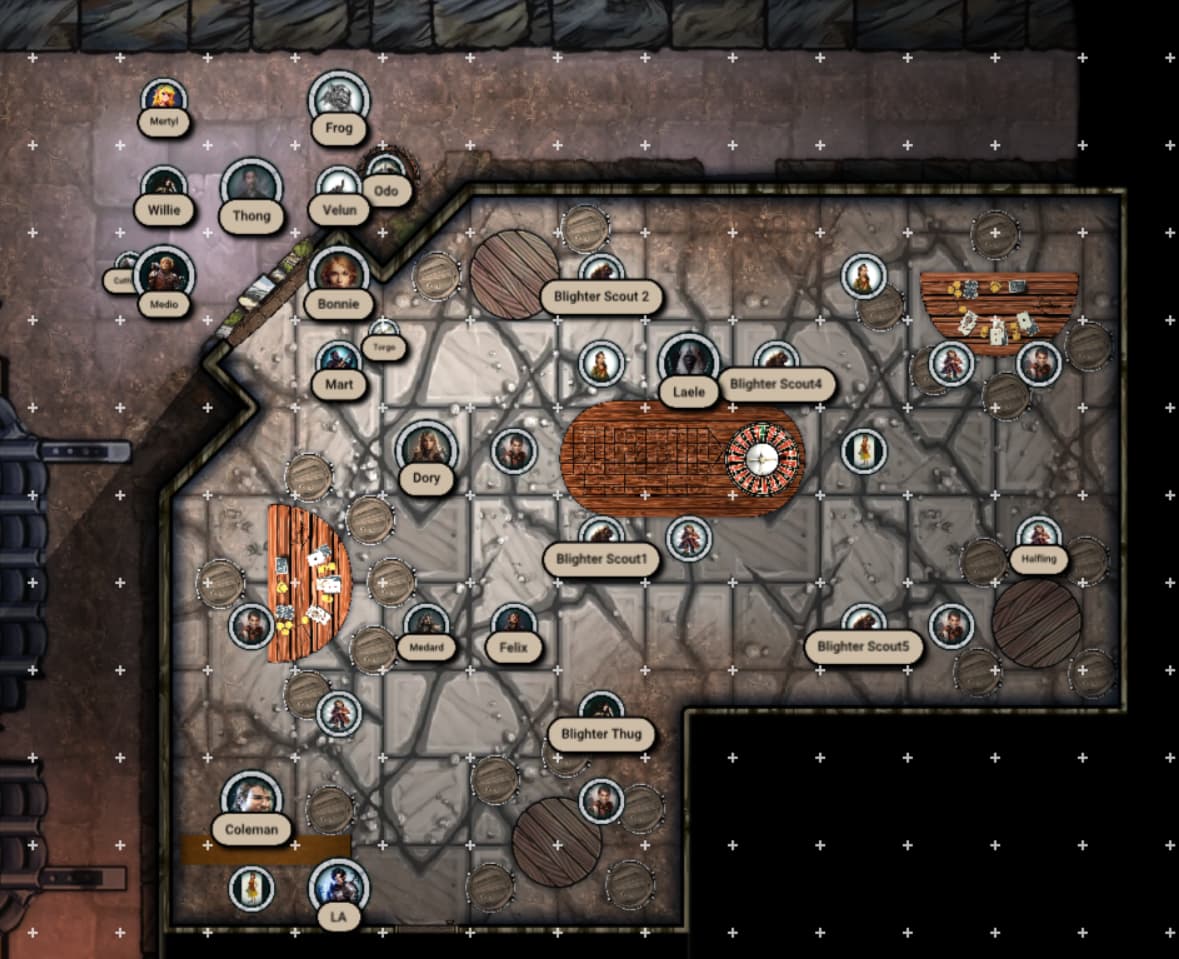Select the Blighter Thug token
Screen dimensions: 1179x959
point(601,712)
